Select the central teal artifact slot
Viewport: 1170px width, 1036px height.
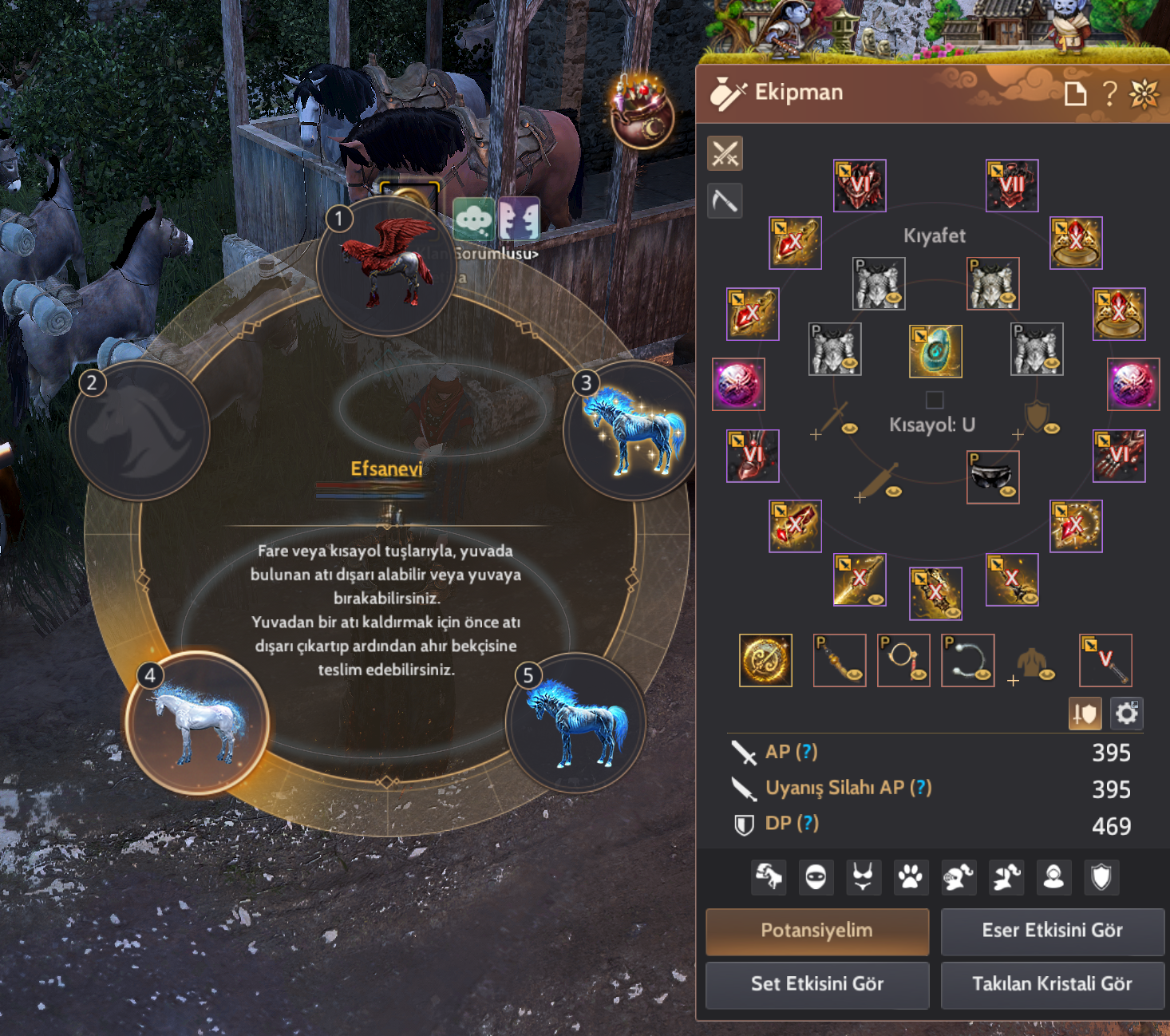(935, 351)
